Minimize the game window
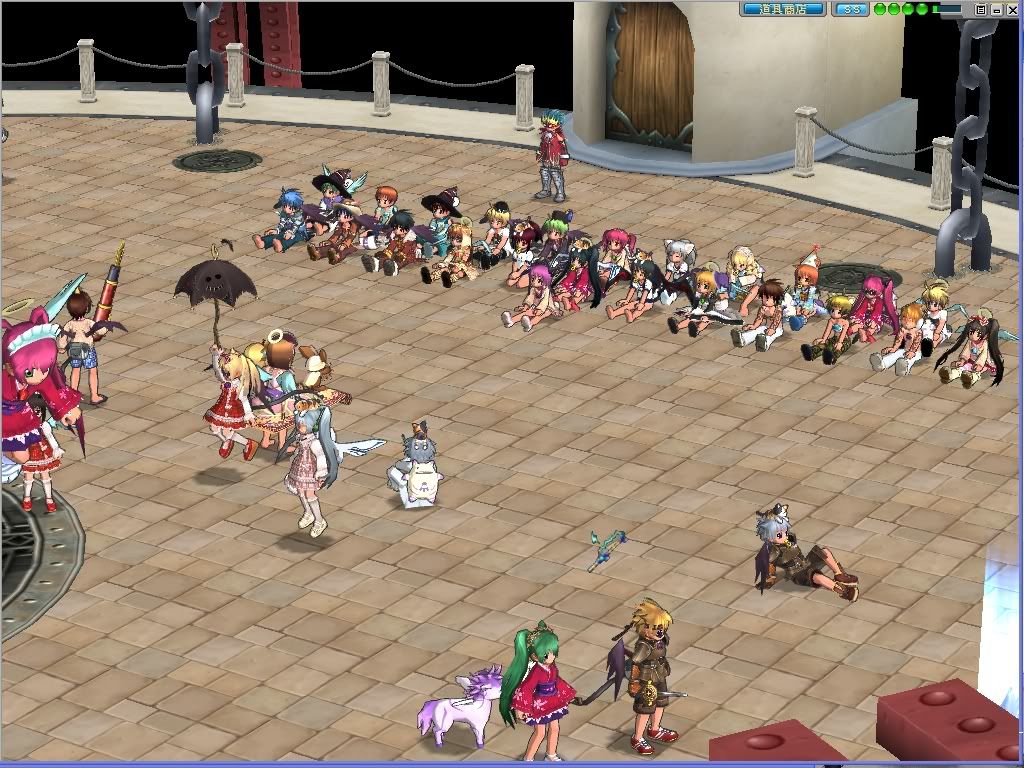1024x768 pixels. click(x=996, y=9)
